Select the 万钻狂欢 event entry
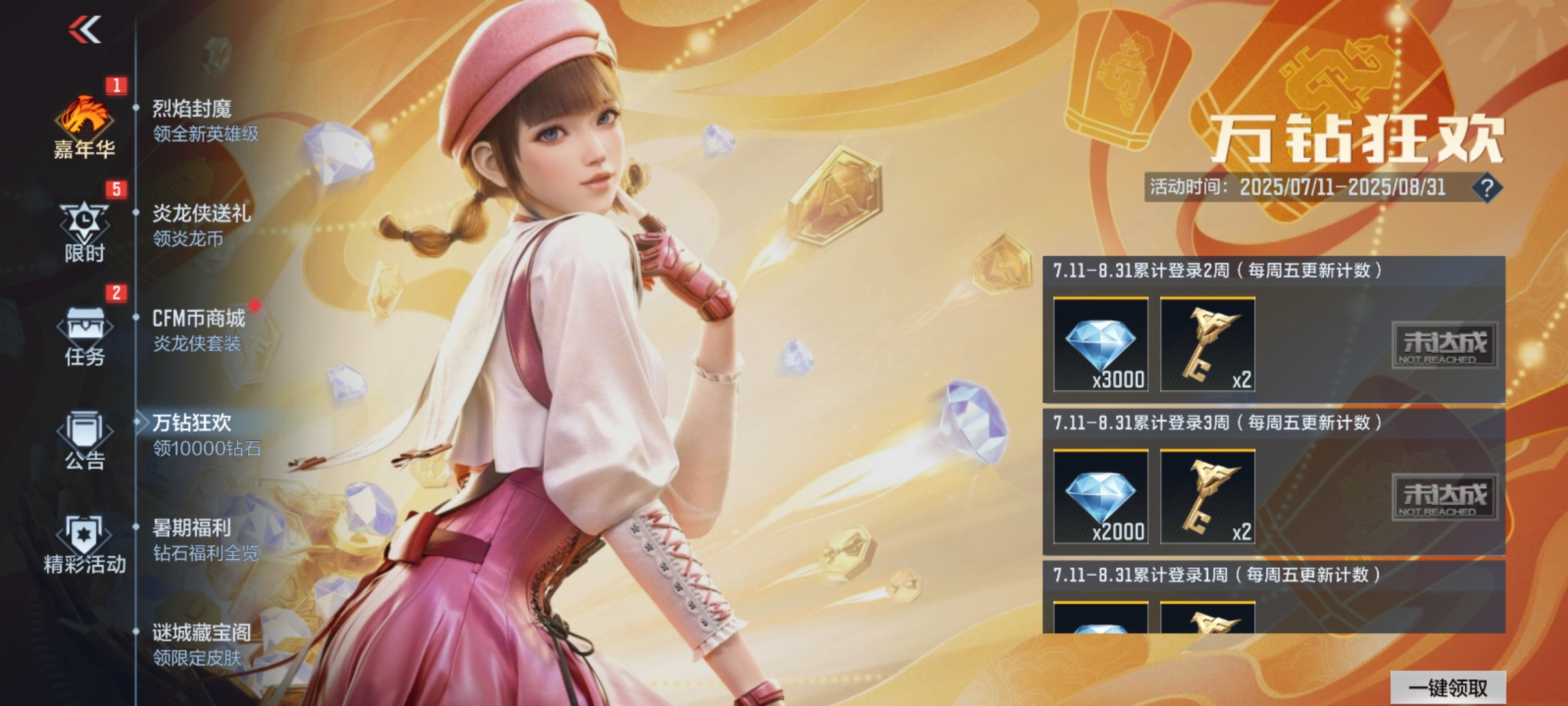 pos(205,435)
